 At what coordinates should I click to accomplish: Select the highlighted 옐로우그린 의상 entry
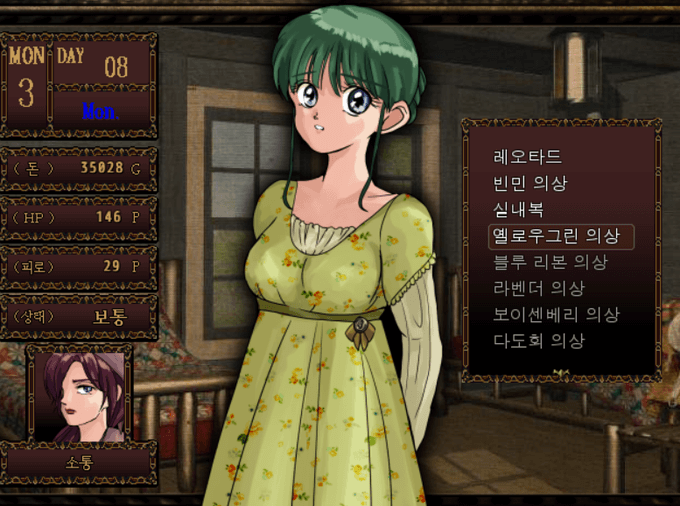(559, 236)
